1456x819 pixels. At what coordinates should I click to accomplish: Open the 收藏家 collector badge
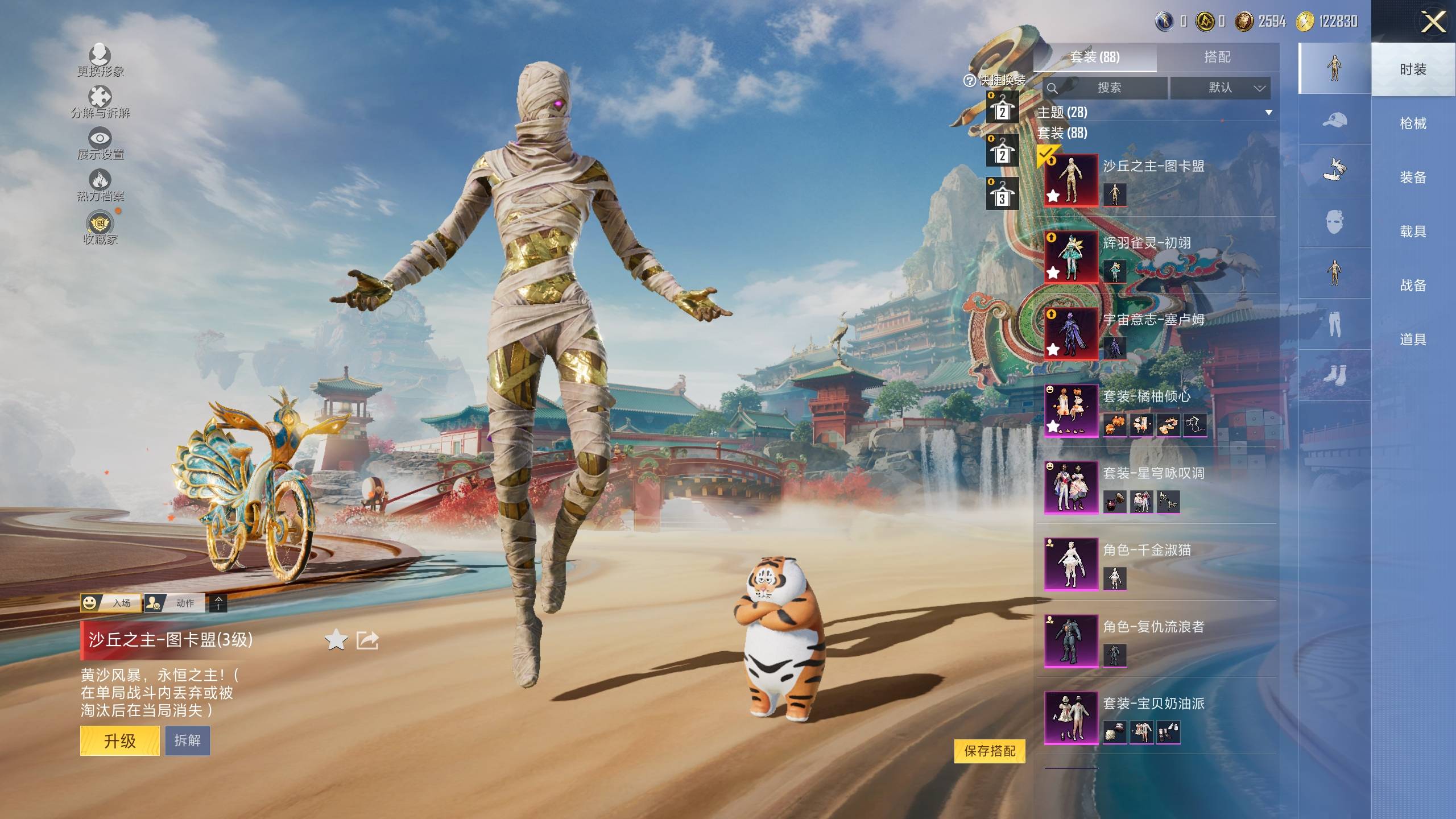(100, 229)
